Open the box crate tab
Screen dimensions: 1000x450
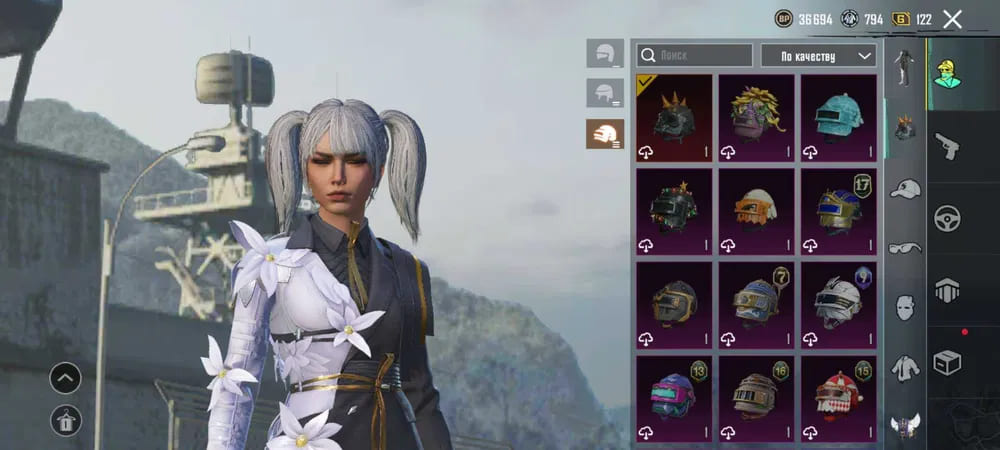tap(946, 362)
